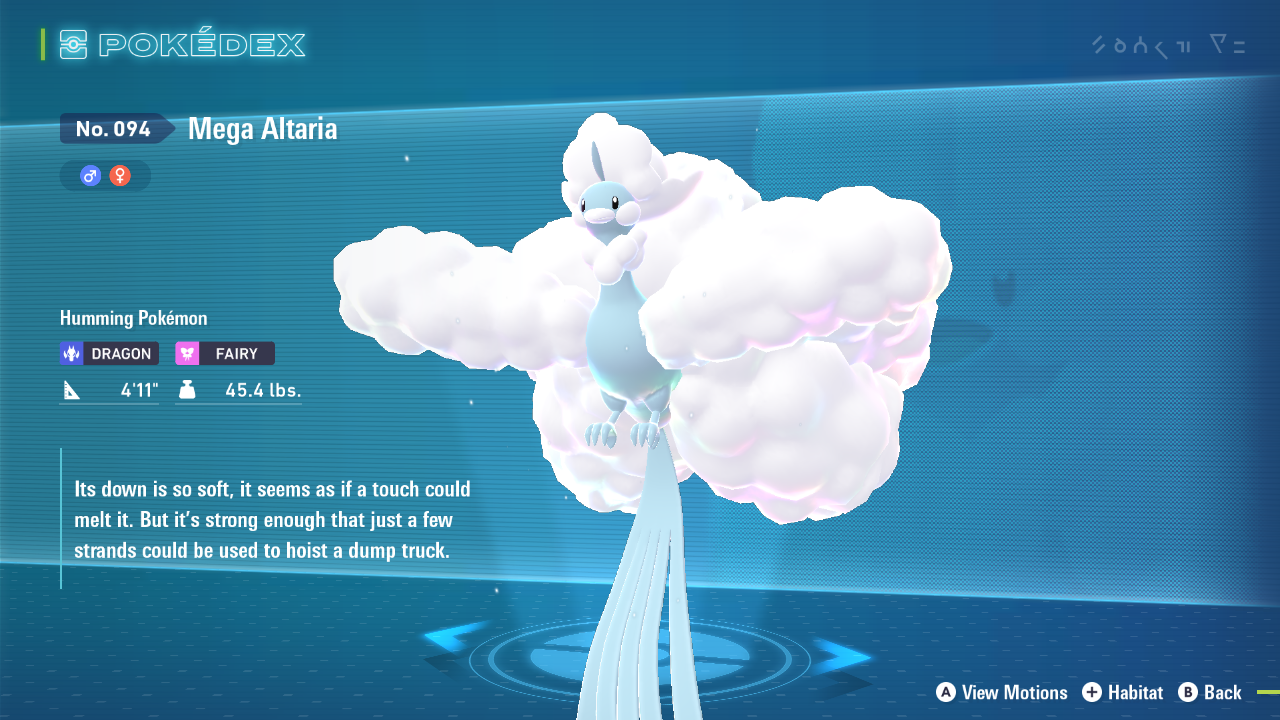Toggle the female gender symbol

coord(118,175)
